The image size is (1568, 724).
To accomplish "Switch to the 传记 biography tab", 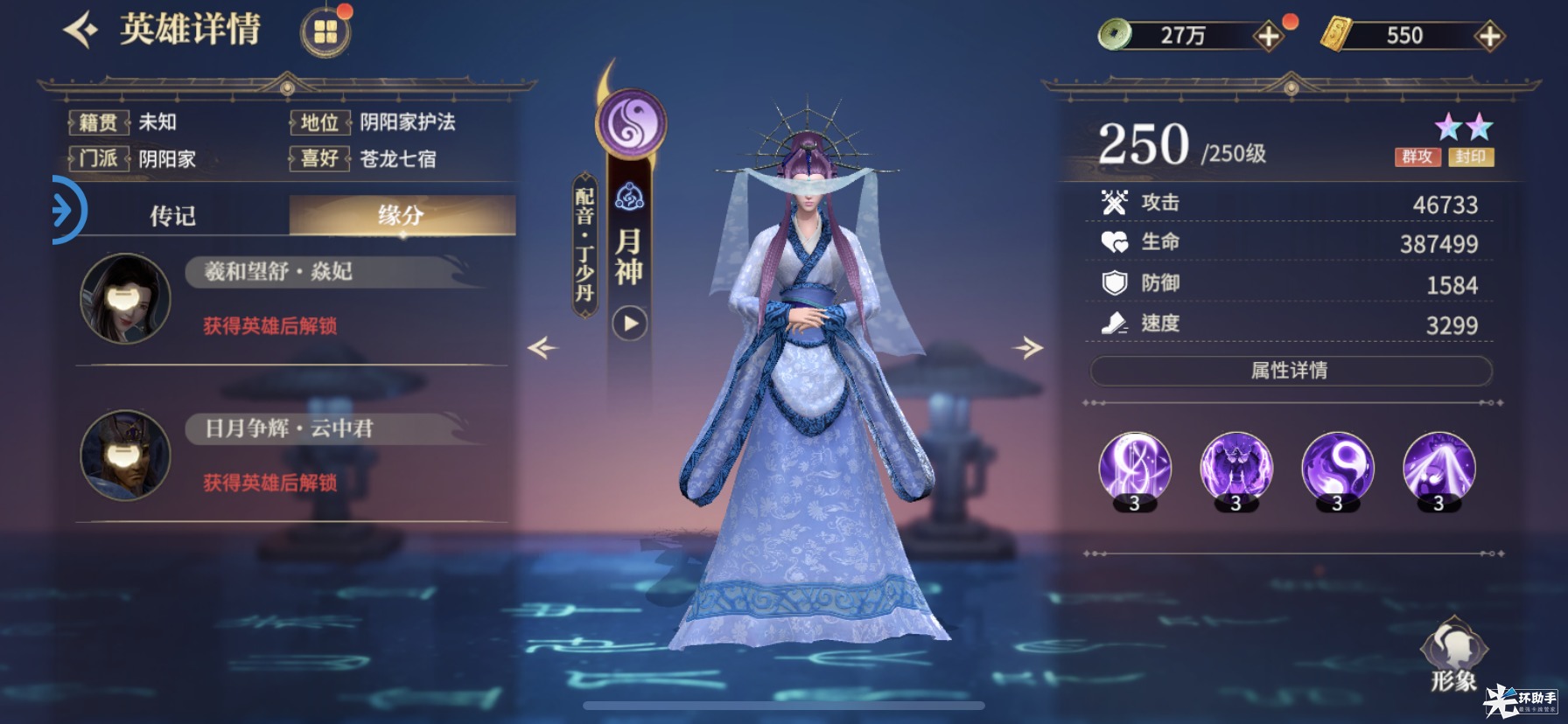I will click(x=172, y=215).
